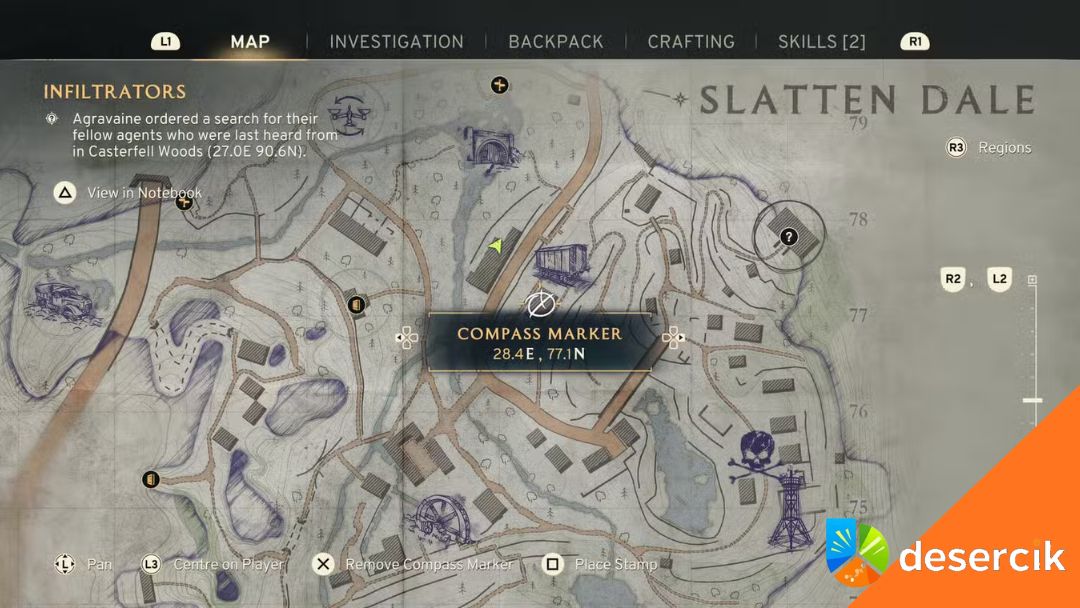Viewport: 1080px width, 608px height.
Task: Open the Infiltrators quest tracker entry
Action: (115, 92)
